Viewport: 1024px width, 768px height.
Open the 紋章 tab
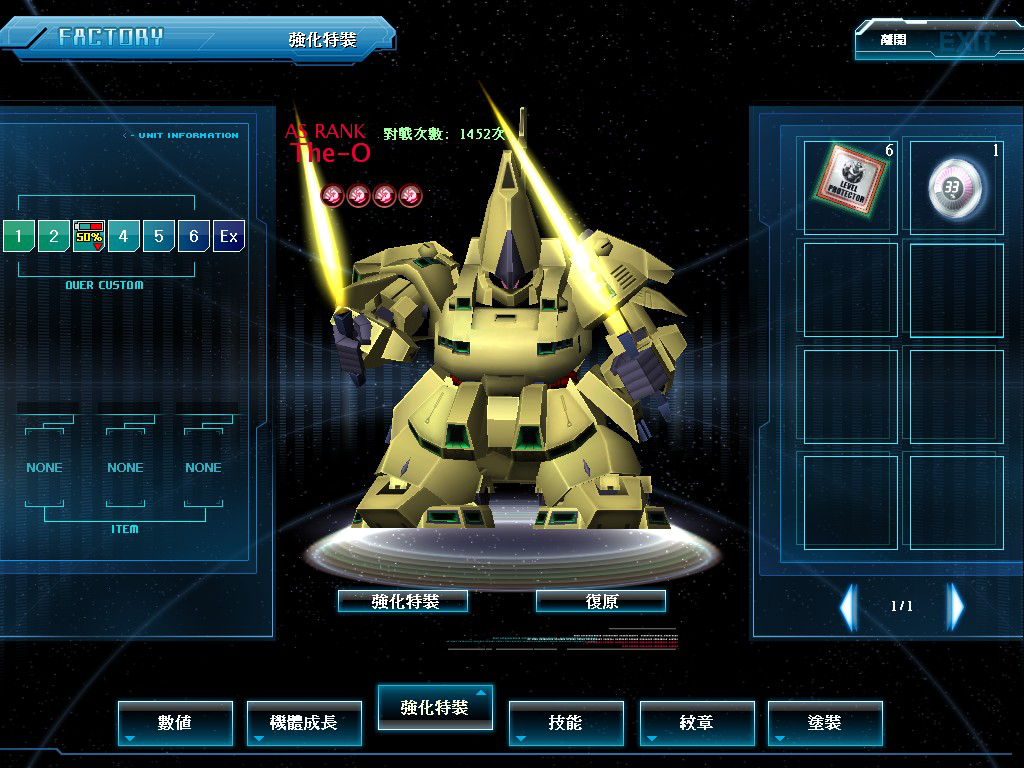click(x=697, y=722)
